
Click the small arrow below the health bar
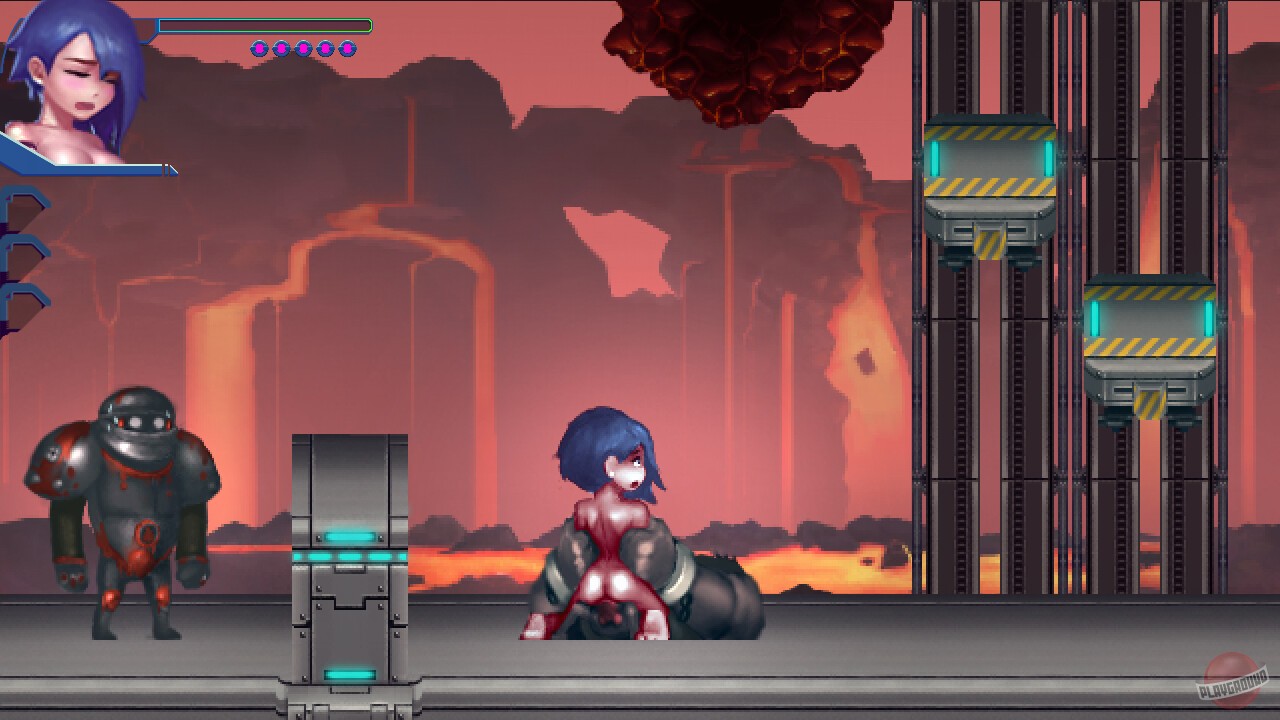(x=170, y=170)
